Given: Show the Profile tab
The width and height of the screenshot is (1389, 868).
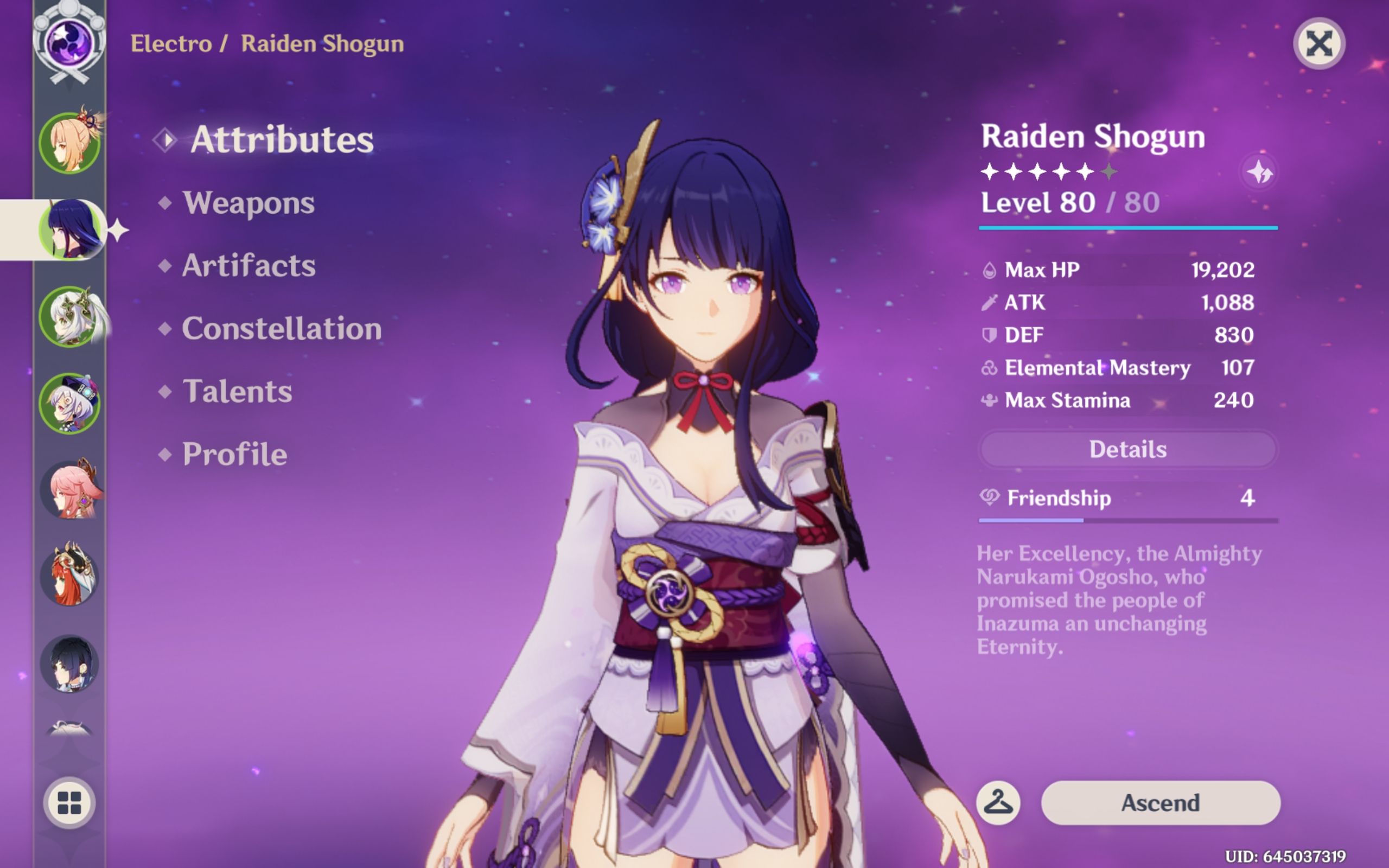Looking at the screenshot, I should tap(235, 455).
